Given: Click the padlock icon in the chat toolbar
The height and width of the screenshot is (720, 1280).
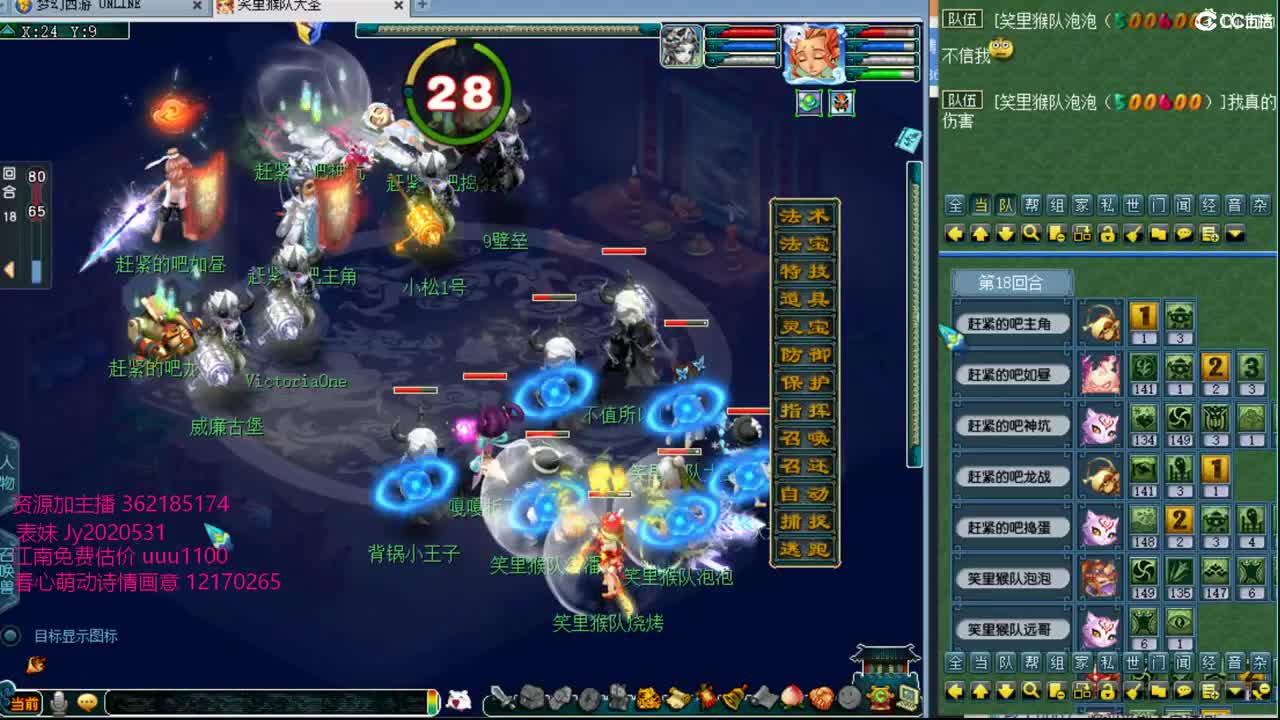Looking at the screenshot, I should click(1107, 233).
